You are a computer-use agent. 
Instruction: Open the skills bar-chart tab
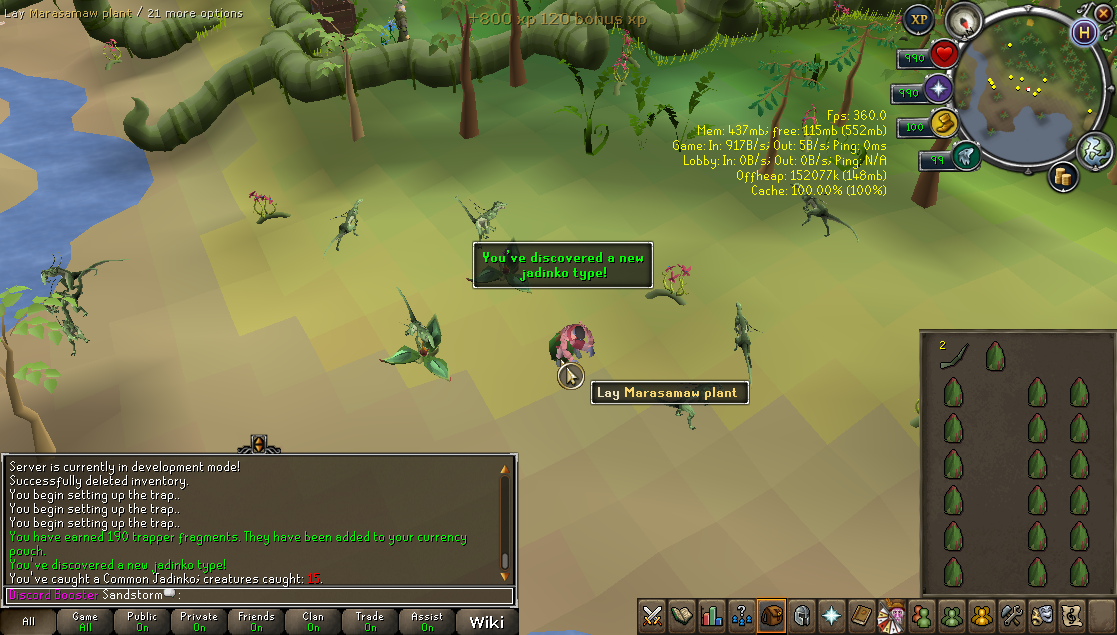tap(712, 615)
